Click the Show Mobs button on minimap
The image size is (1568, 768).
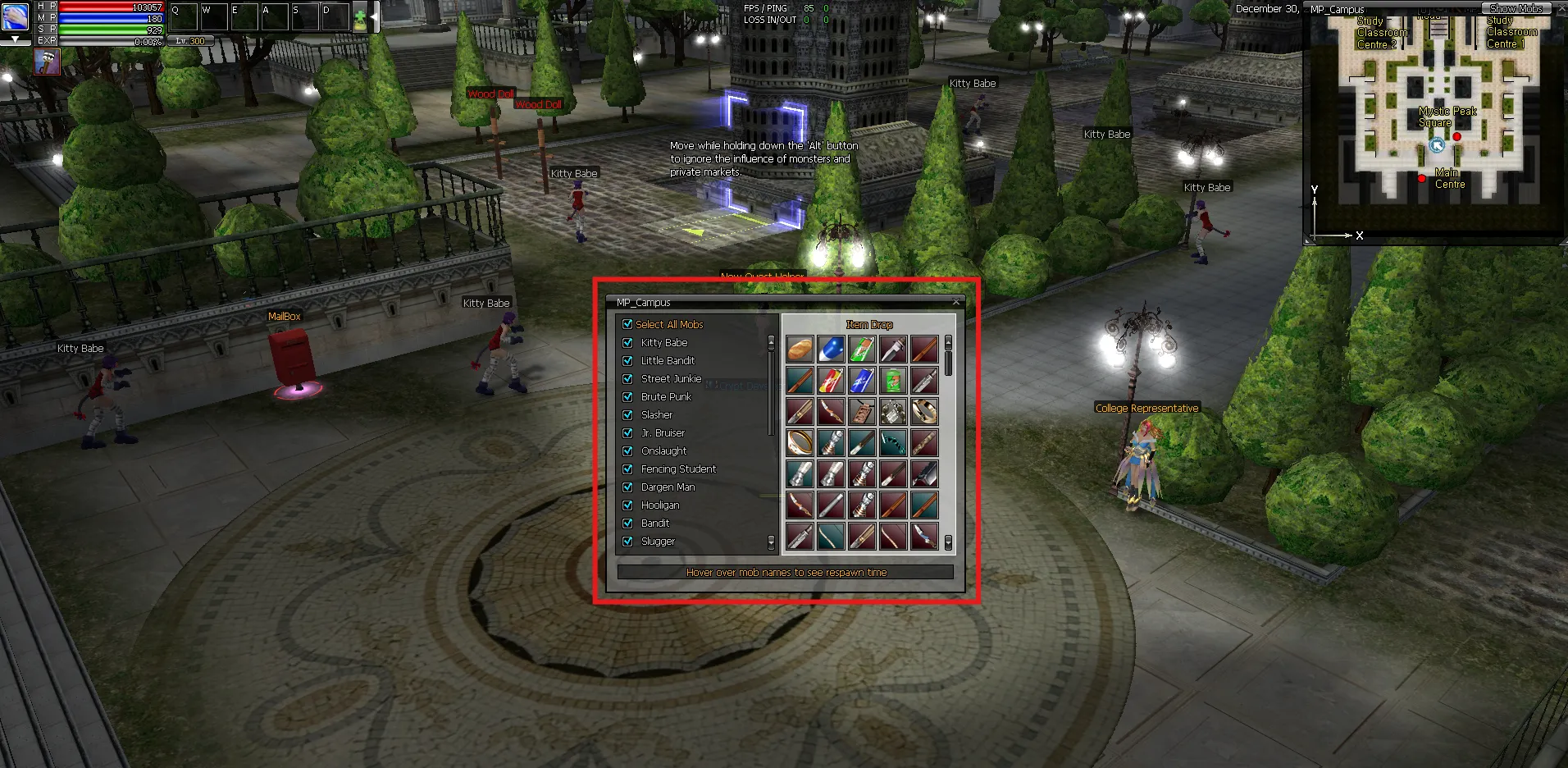1516,8
